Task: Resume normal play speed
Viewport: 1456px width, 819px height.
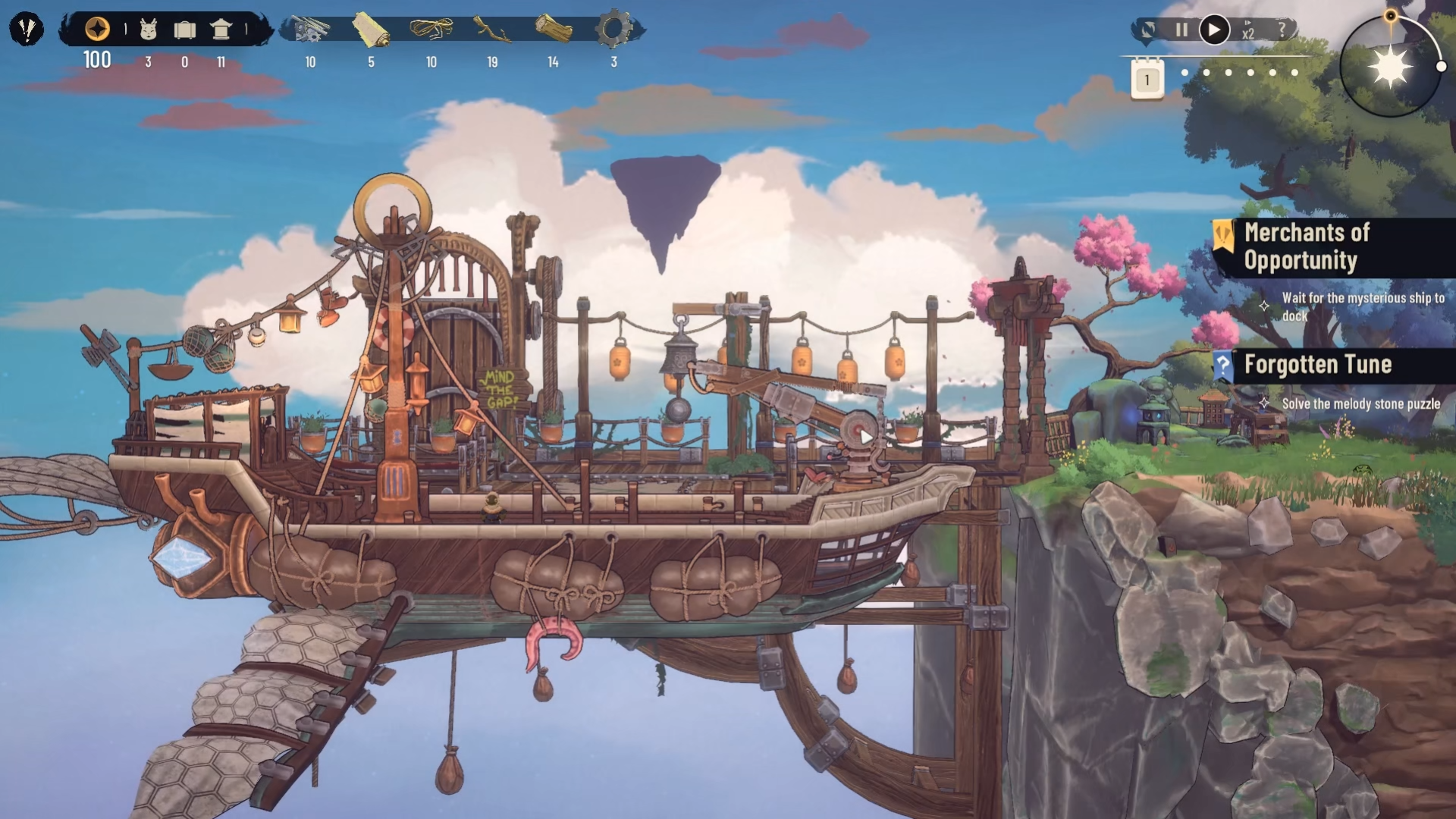Action: (1214, 30)
